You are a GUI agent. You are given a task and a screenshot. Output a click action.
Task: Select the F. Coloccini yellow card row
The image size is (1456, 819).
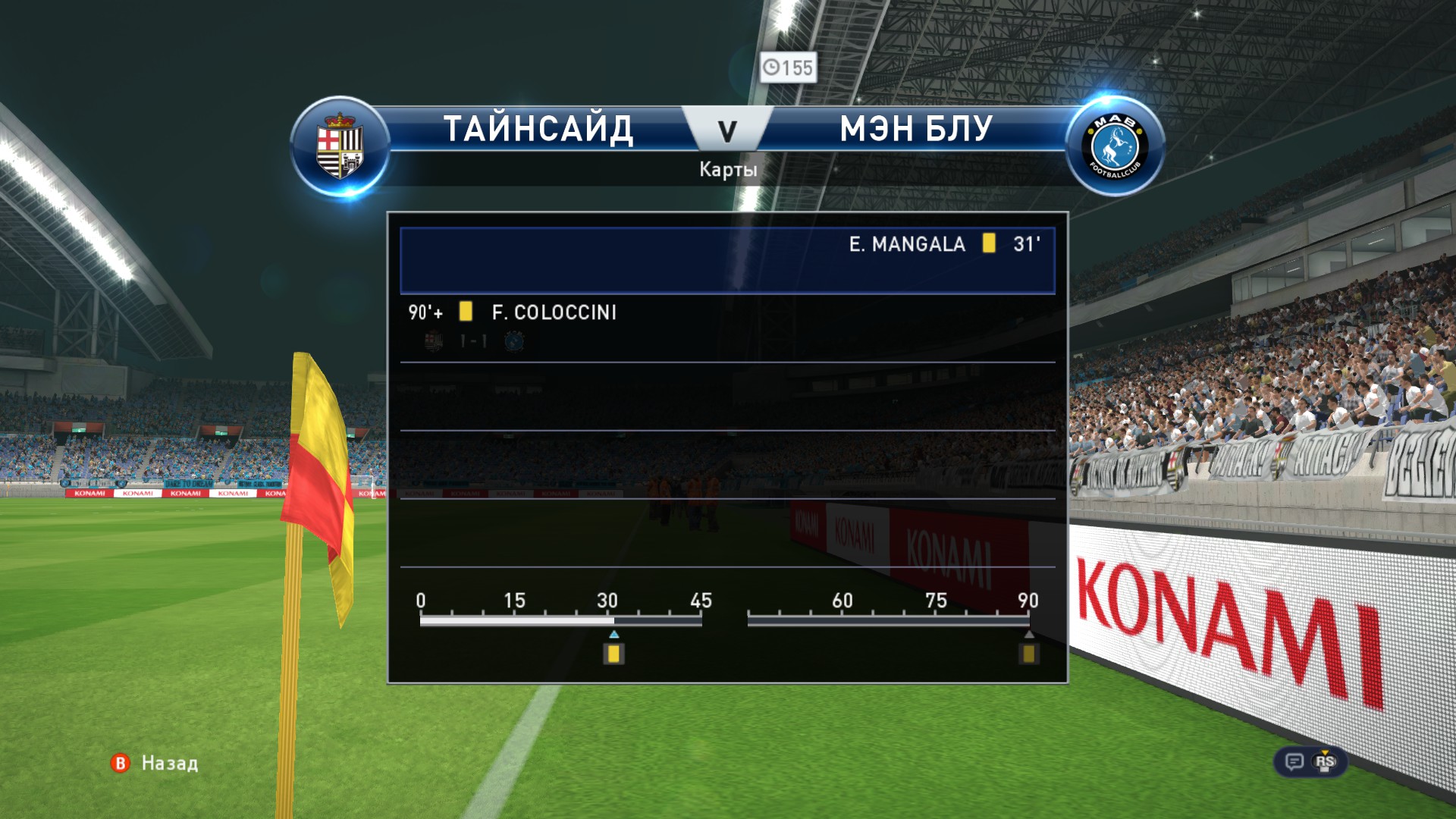click(x=726, y=325)
